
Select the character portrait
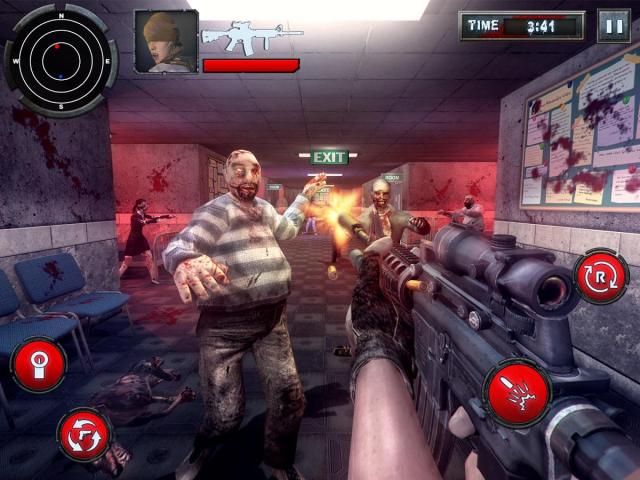click(165, 41)
